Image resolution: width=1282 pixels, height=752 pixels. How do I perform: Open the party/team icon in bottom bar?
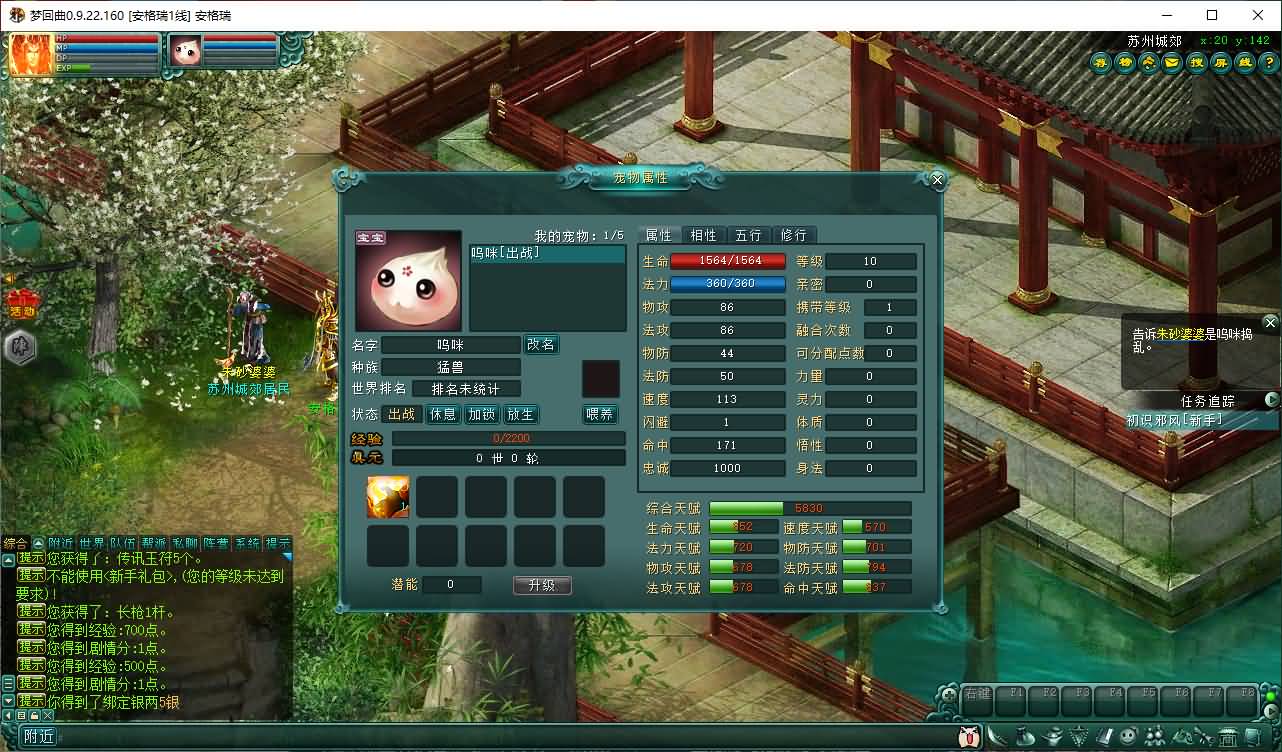tap(1155, 735)
